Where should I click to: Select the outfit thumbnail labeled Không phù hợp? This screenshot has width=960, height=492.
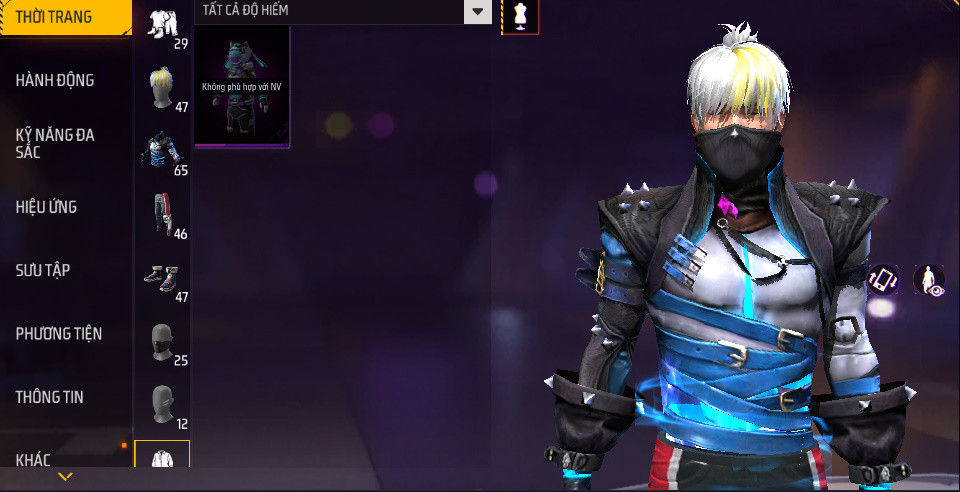pyautogui.click(x=242, y=88)
